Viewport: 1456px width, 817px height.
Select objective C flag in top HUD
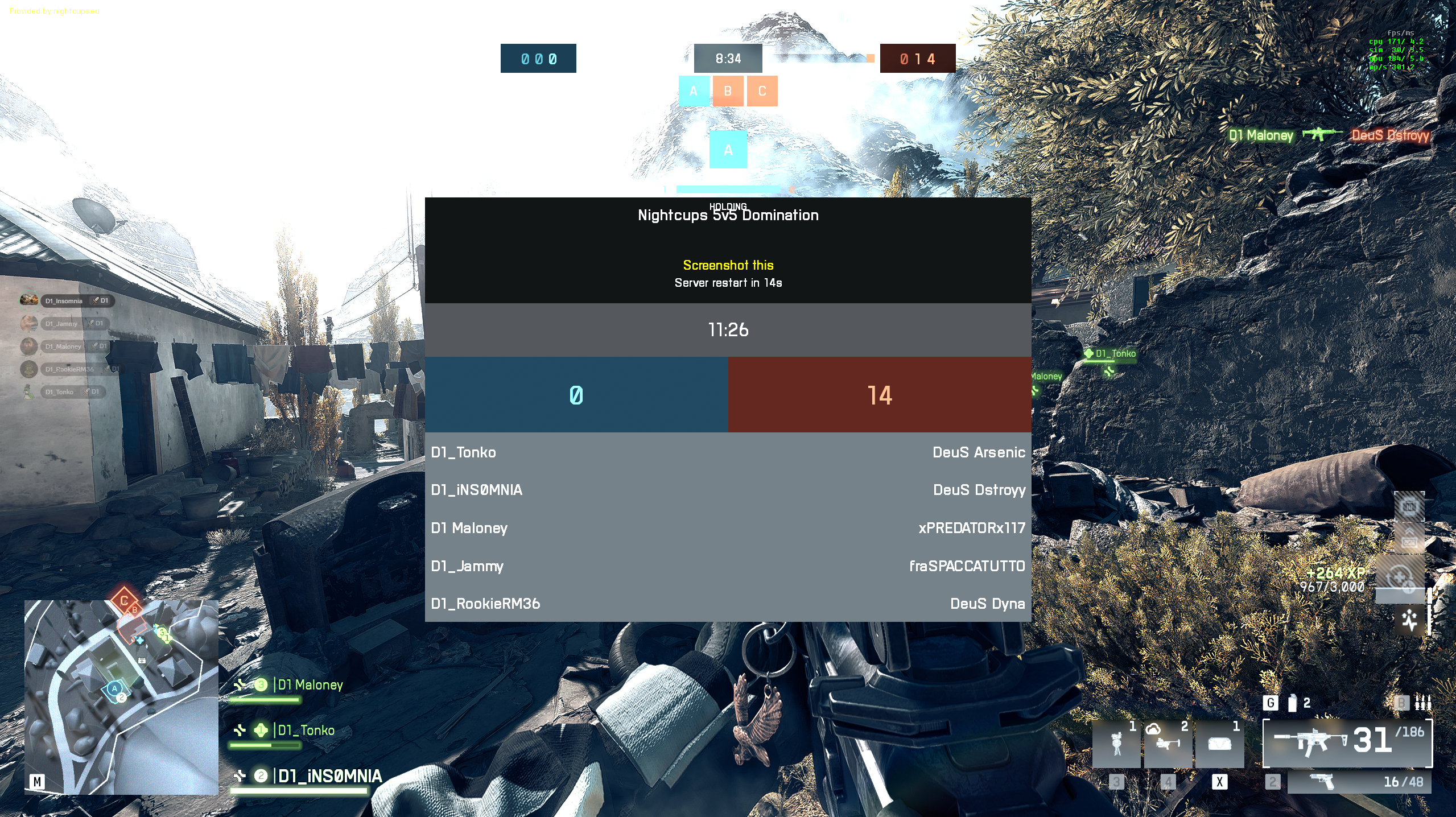762,91
